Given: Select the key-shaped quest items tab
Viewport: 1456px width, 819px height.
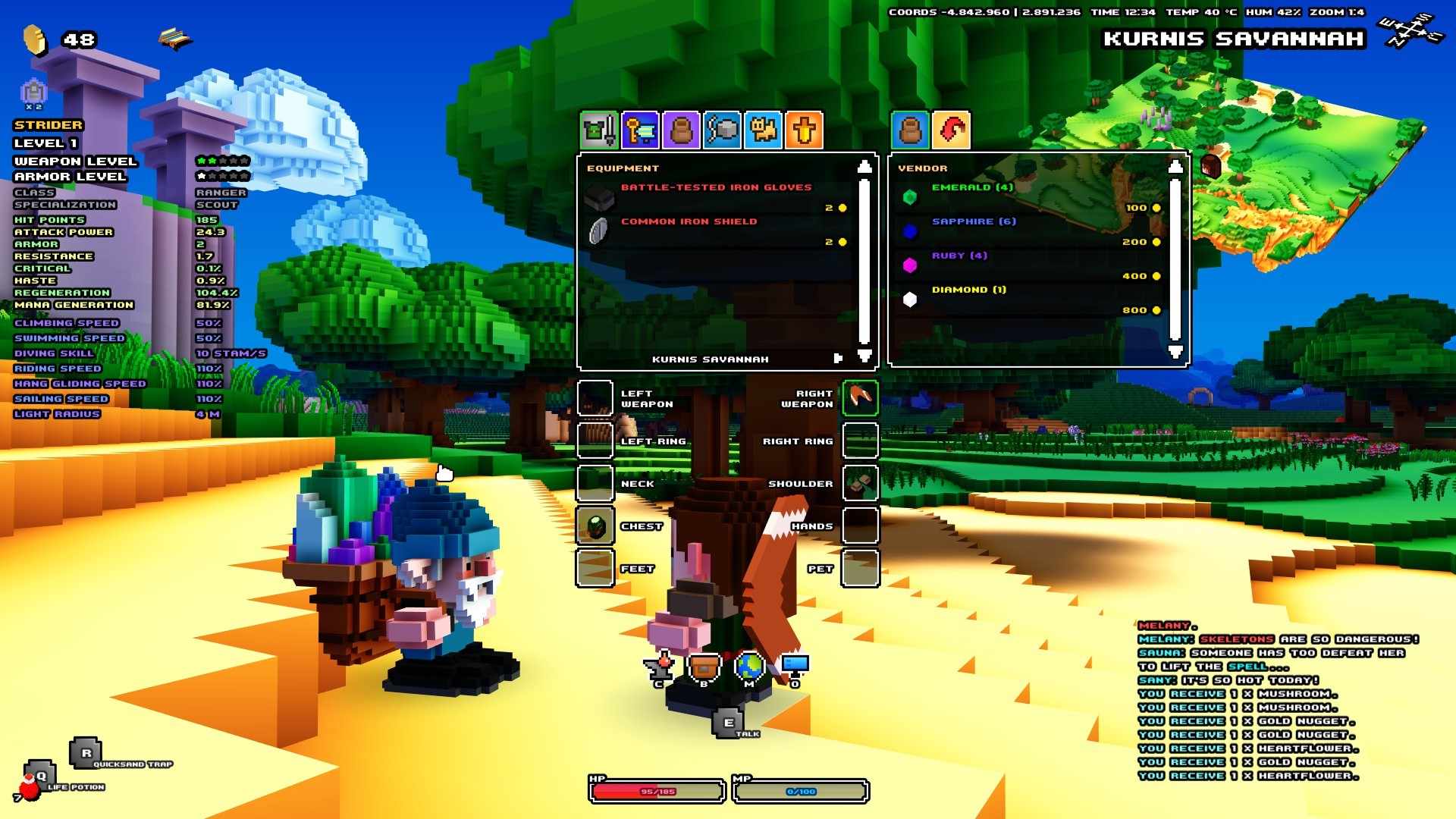Looking at the screenshot, I should [639, 130].
